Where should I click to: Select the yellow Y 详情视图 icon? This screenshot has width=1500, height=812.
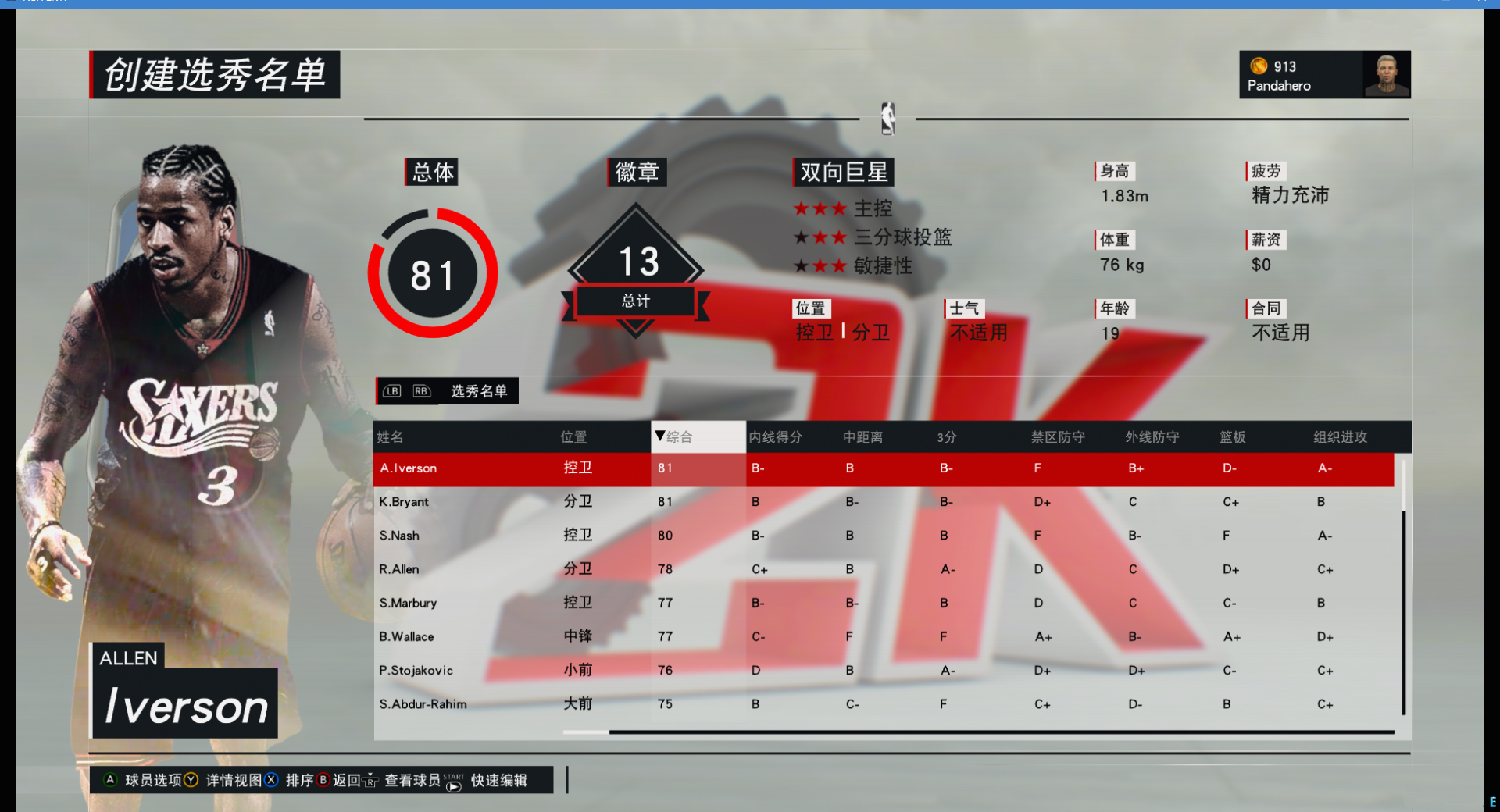(x=192, y=779)
